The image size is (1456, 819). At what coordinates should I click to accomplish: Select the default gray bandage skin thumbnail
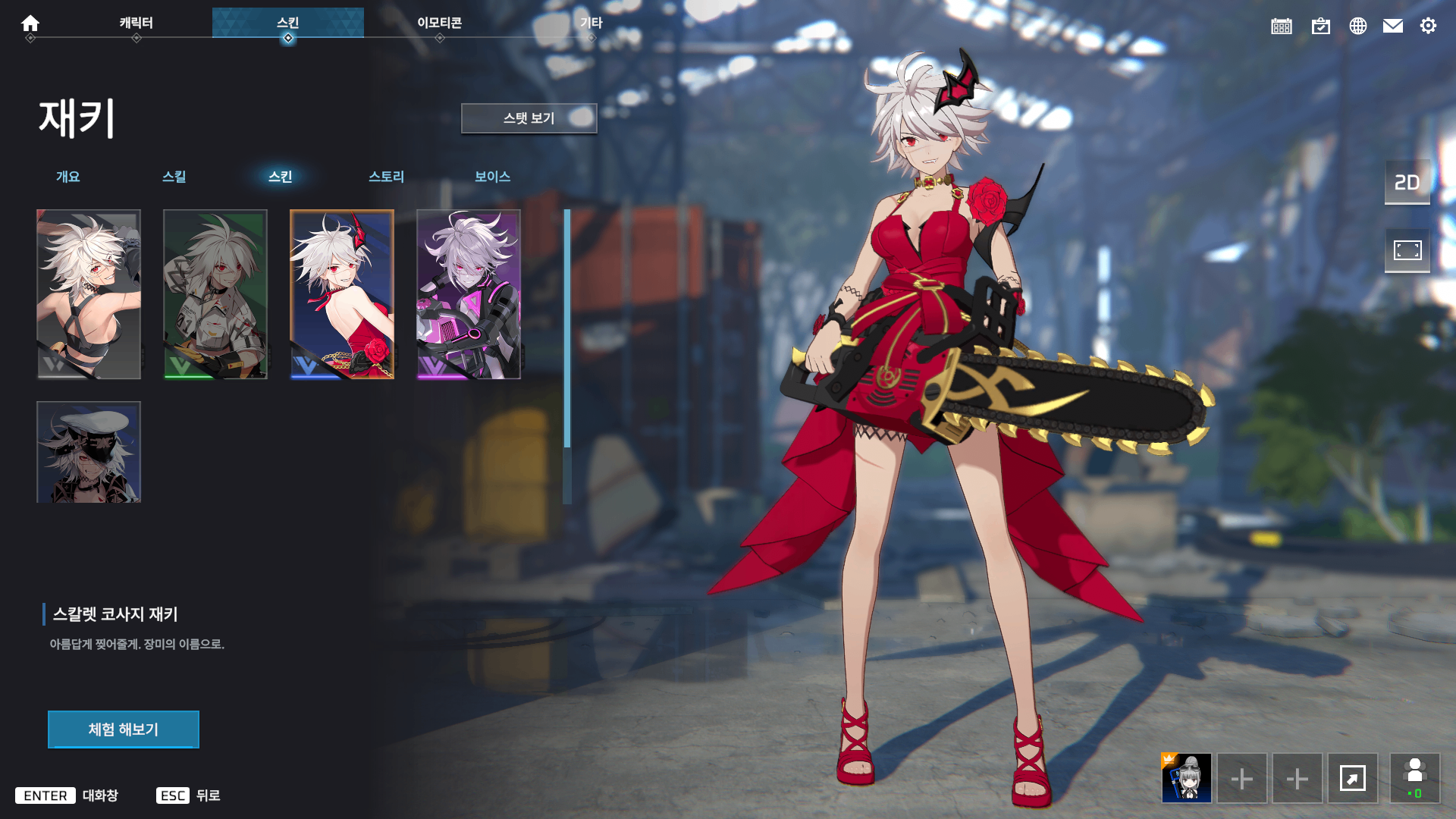click(89, 294)
